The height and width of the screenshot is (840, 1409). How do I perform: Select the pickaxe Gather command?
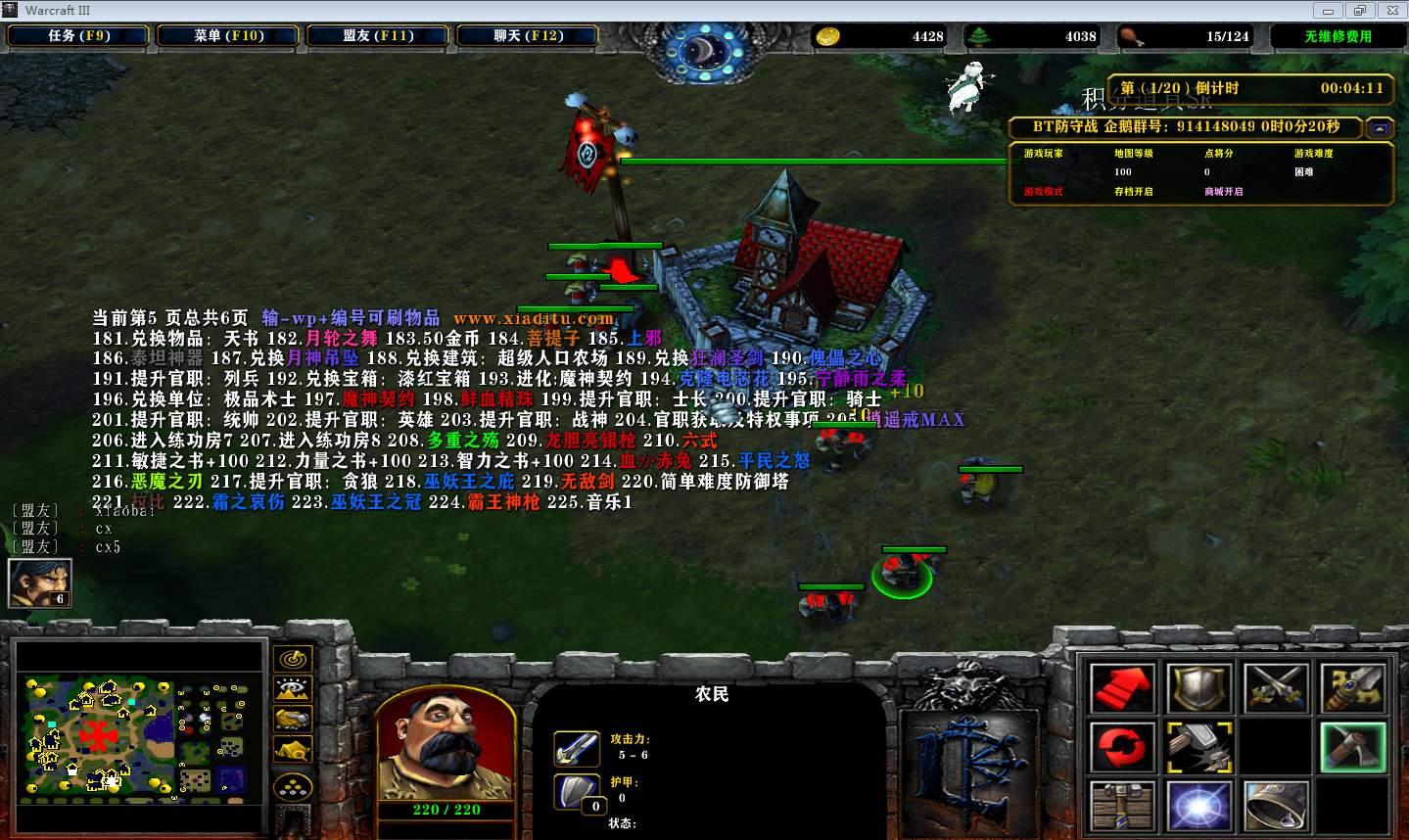[x=1352, y=747]
